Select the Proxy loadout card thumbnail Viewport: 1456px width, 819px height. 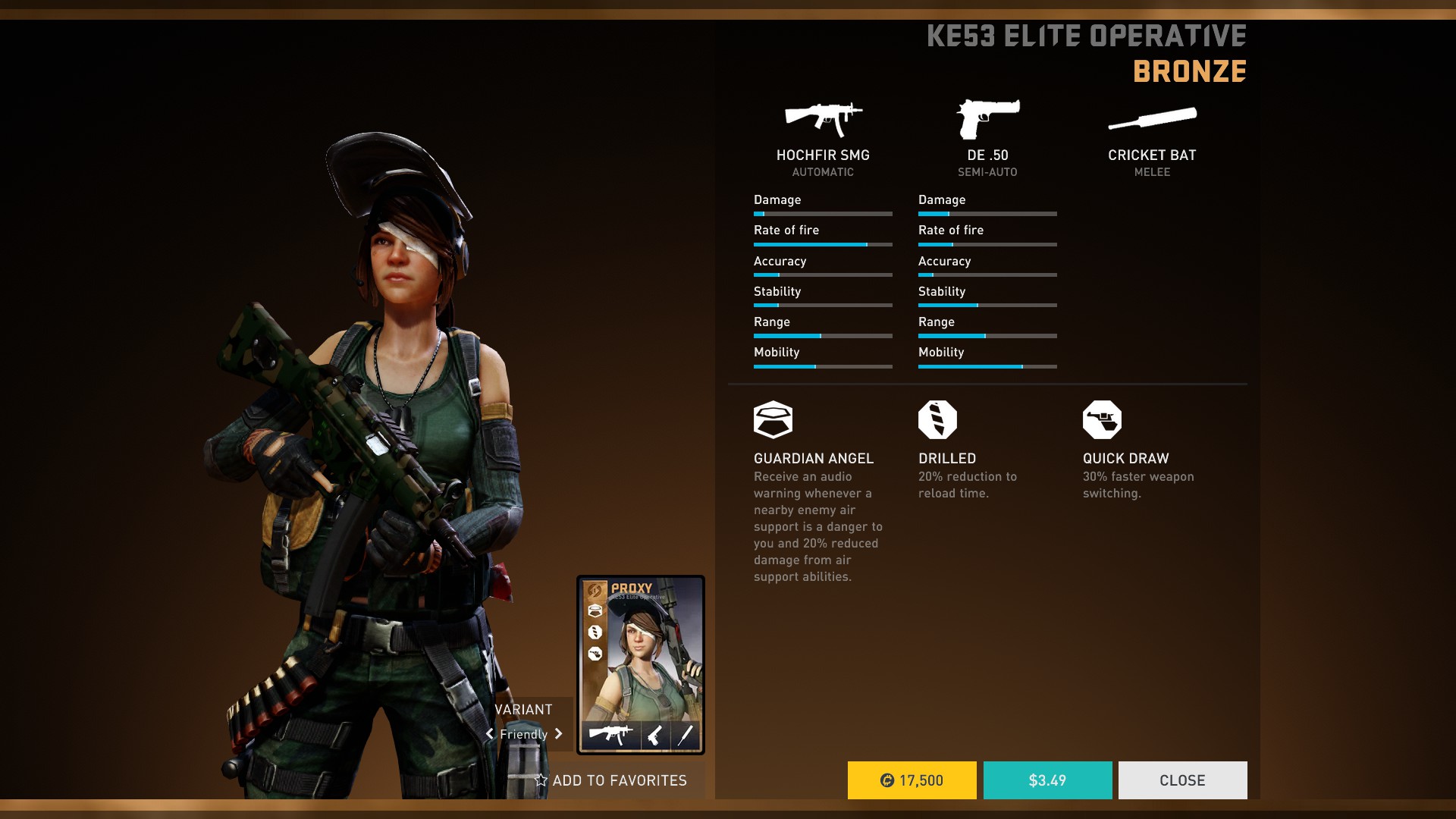point(641,664)
